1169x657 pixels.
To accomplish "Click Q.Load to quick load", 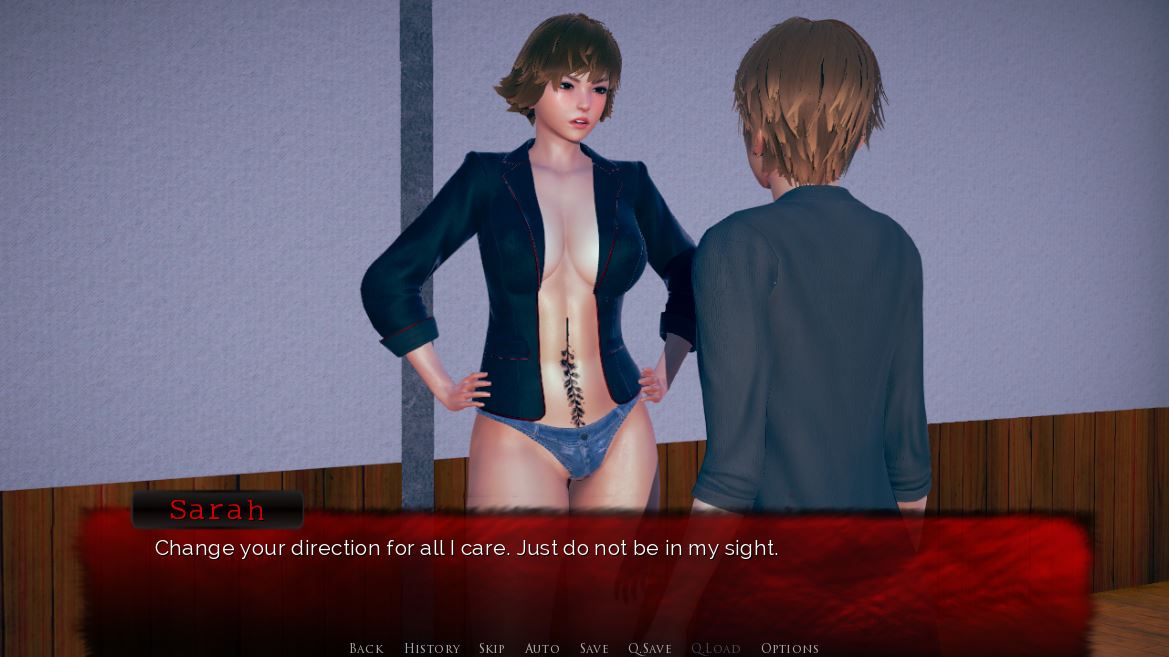I will [716, 648].
